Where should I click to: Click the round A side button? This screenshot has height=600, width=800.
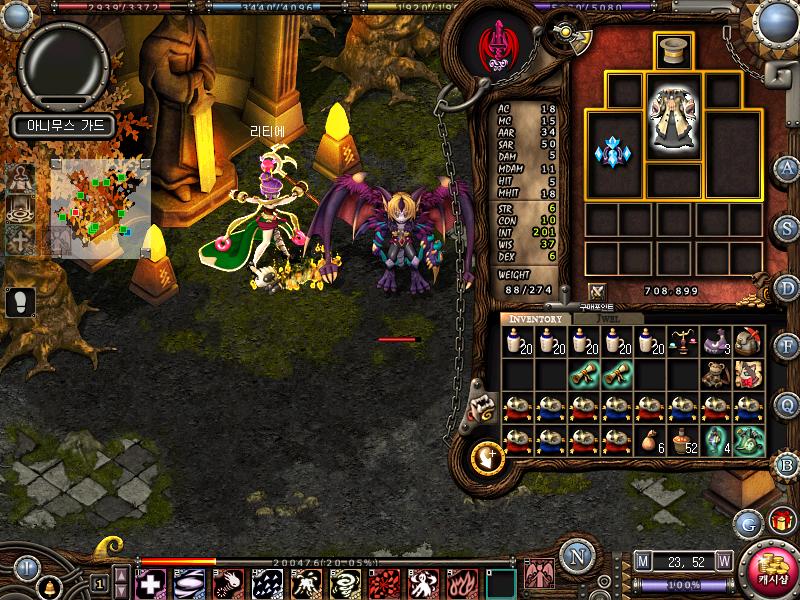pyautogui.click(x=787, y=167)
